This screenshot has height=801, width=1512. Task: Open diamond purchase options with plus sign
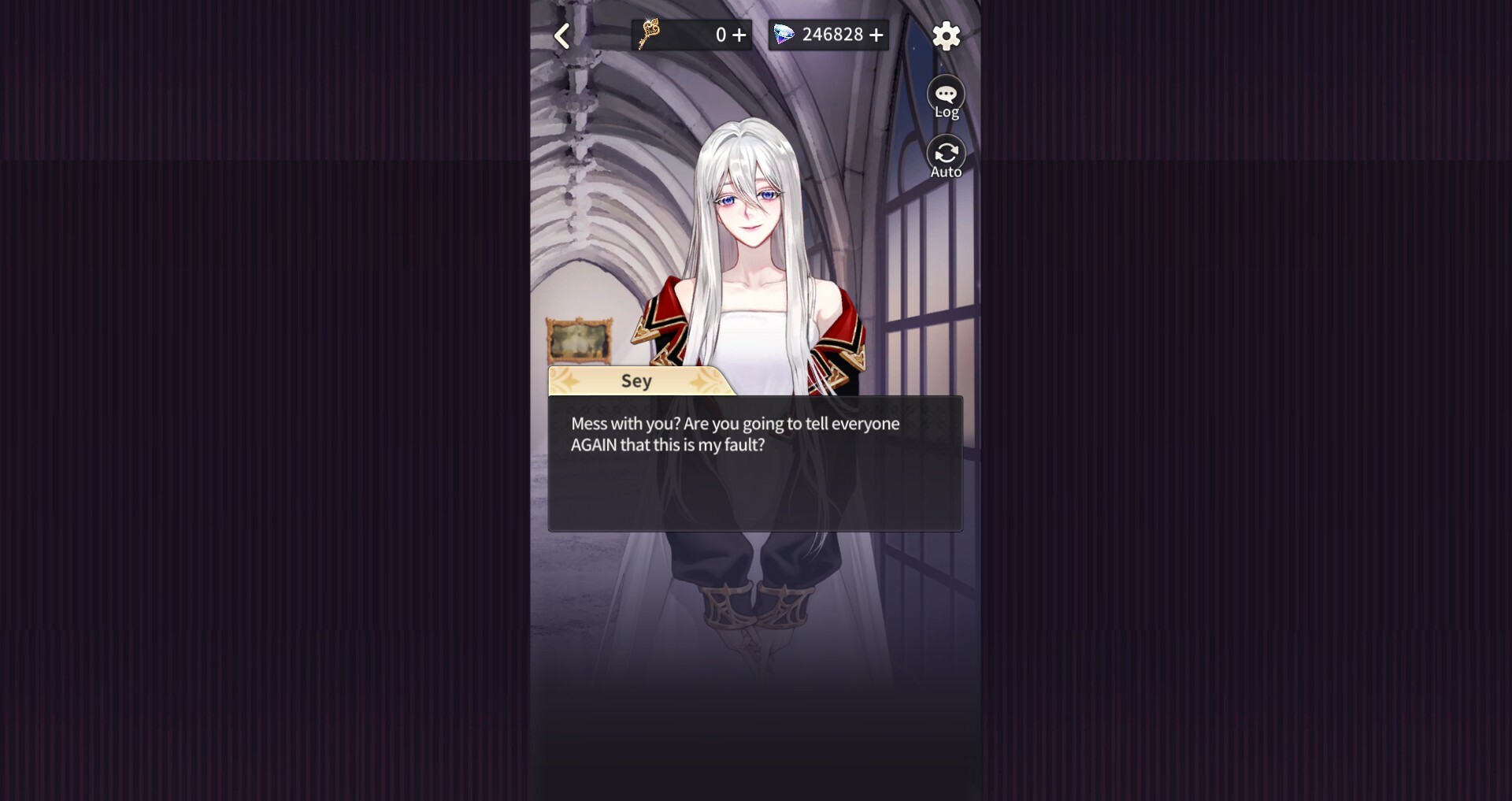tap(876, 34)
